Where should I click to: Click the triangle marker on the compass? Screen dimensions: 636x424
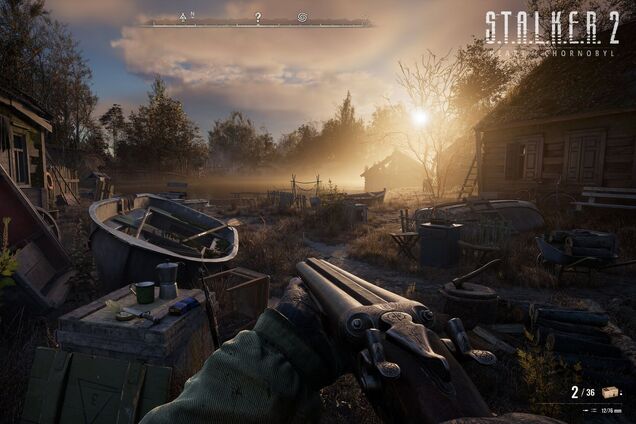click(183, 17)
